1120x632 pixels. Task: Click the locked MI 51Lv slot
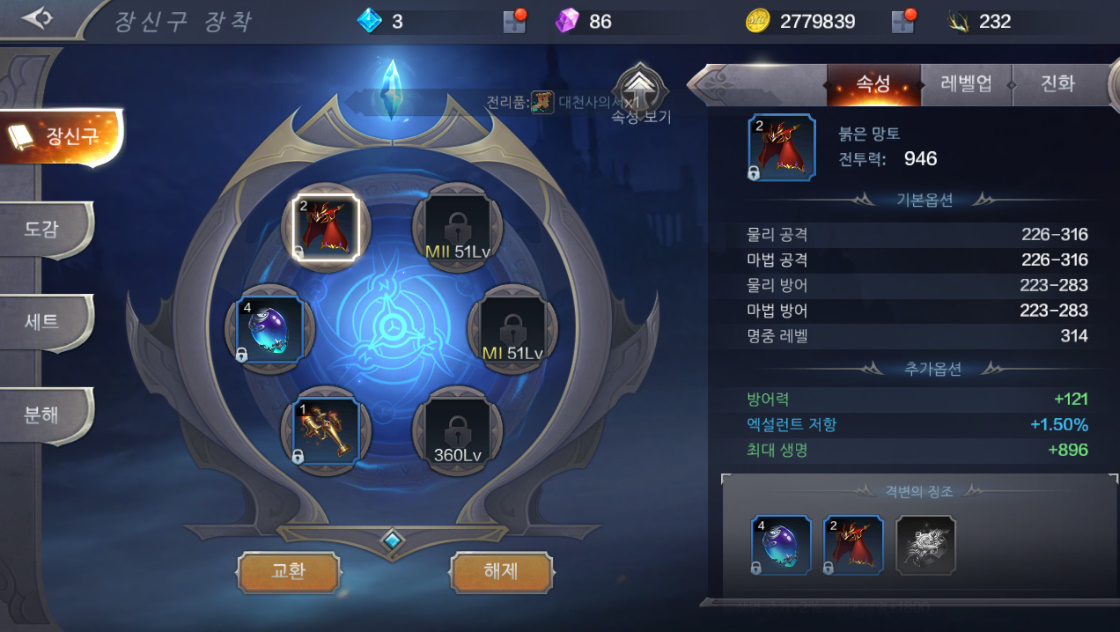512,329
